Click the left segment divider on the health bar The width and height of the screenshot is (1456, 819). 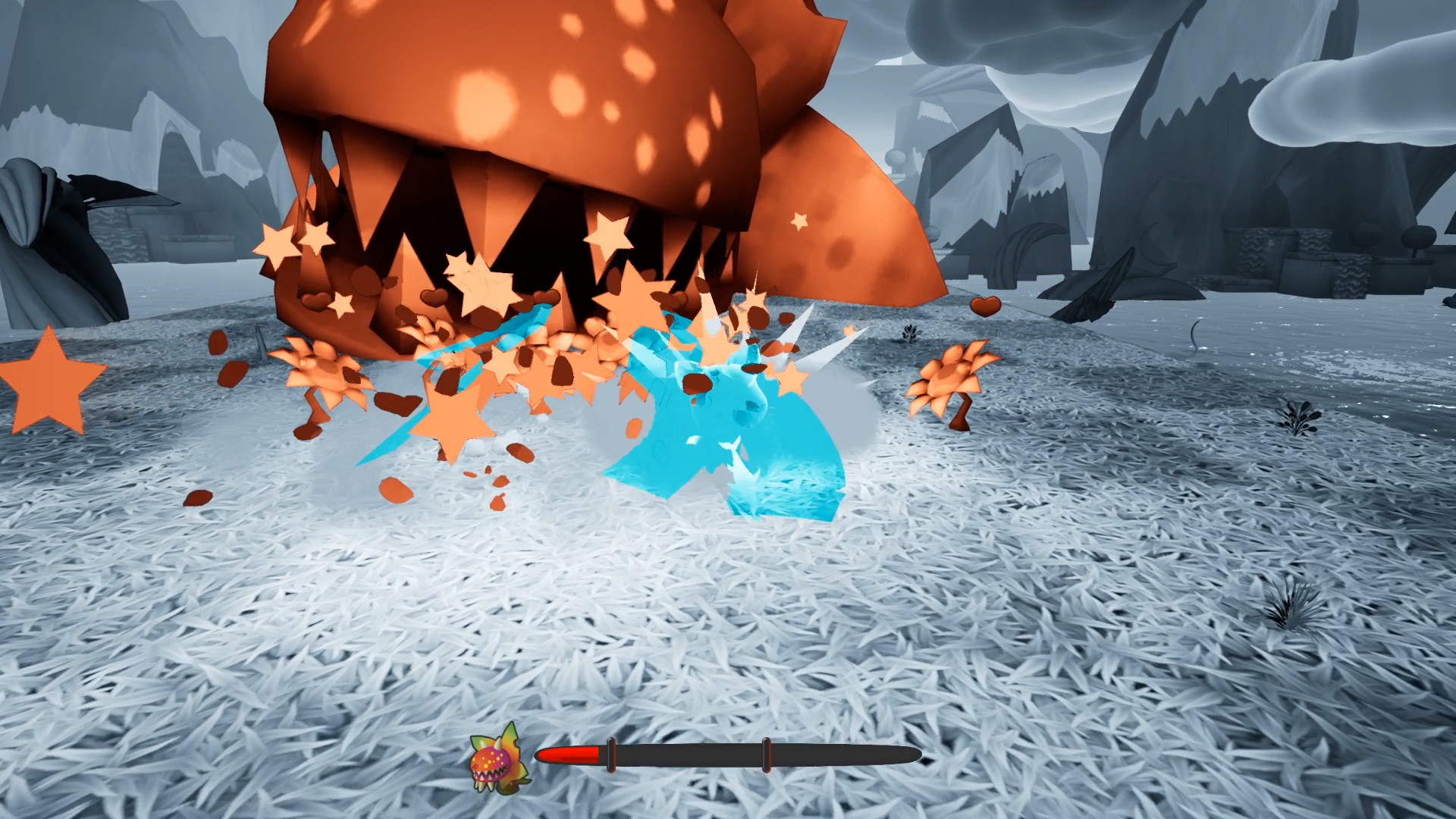611,755
